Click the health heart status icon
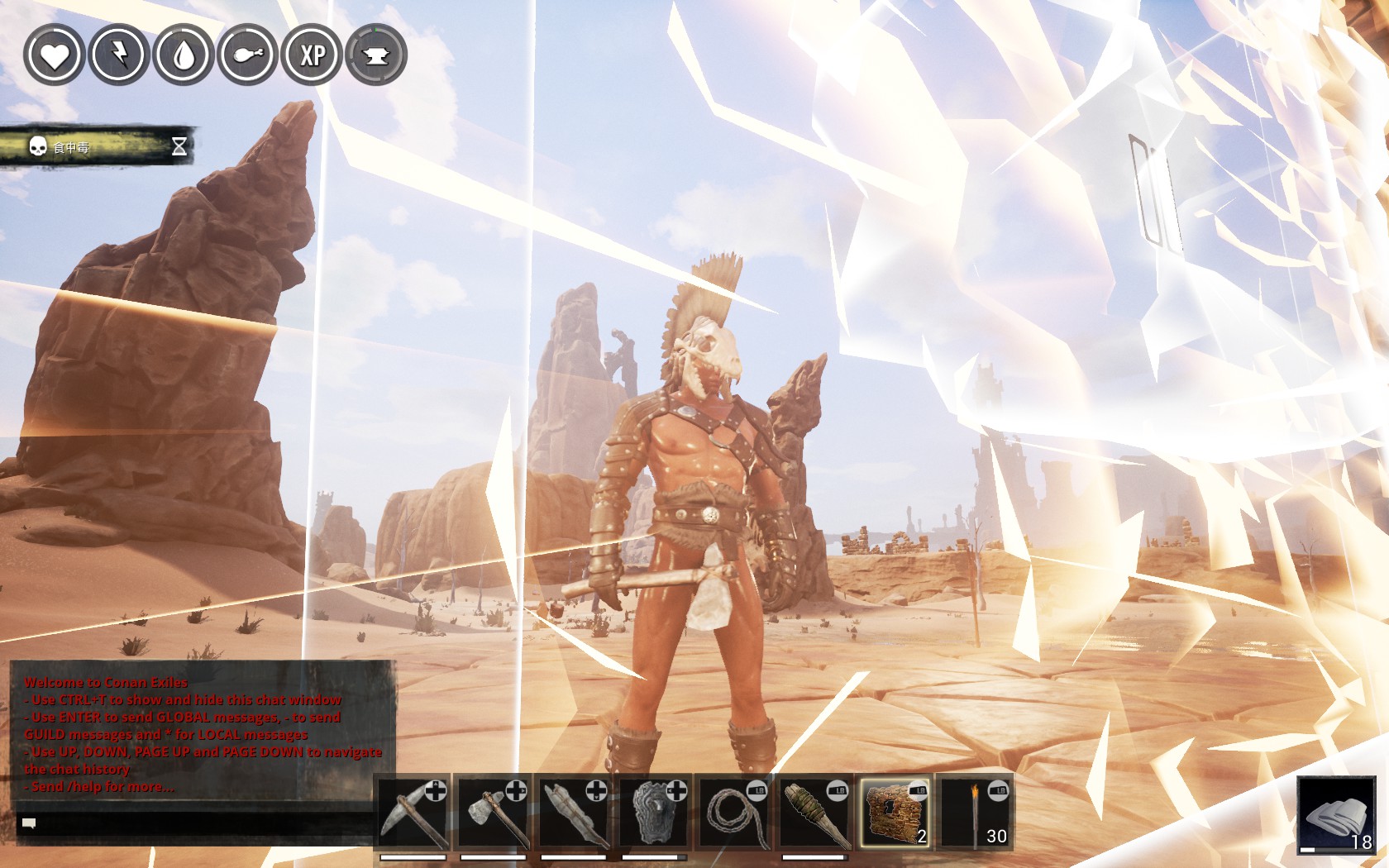Viewport: 1389px width, 868px height. (x=55, y=56)
